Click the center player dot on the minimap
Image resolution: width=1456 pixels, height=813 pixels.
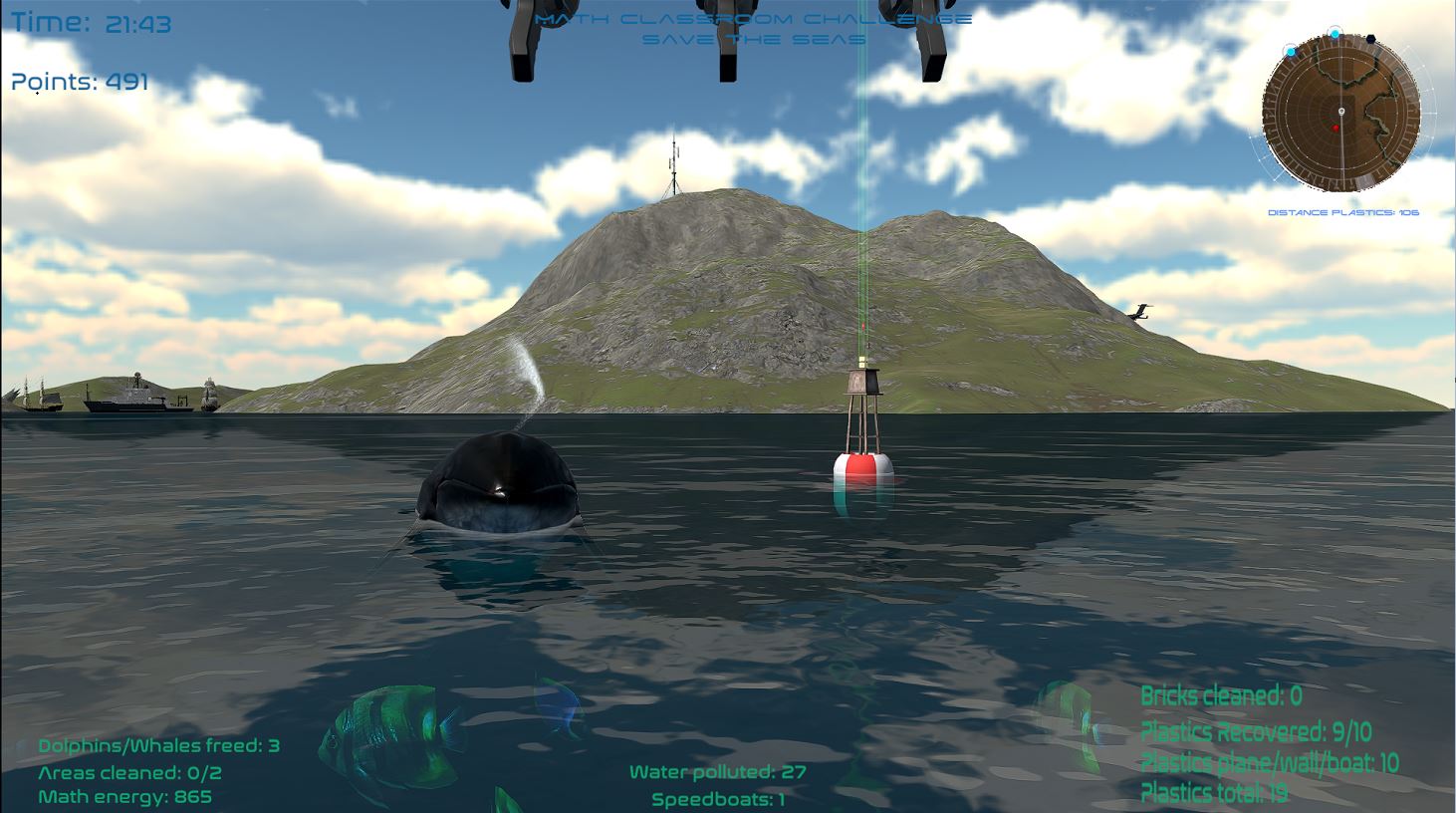(x=1341, y=111)
